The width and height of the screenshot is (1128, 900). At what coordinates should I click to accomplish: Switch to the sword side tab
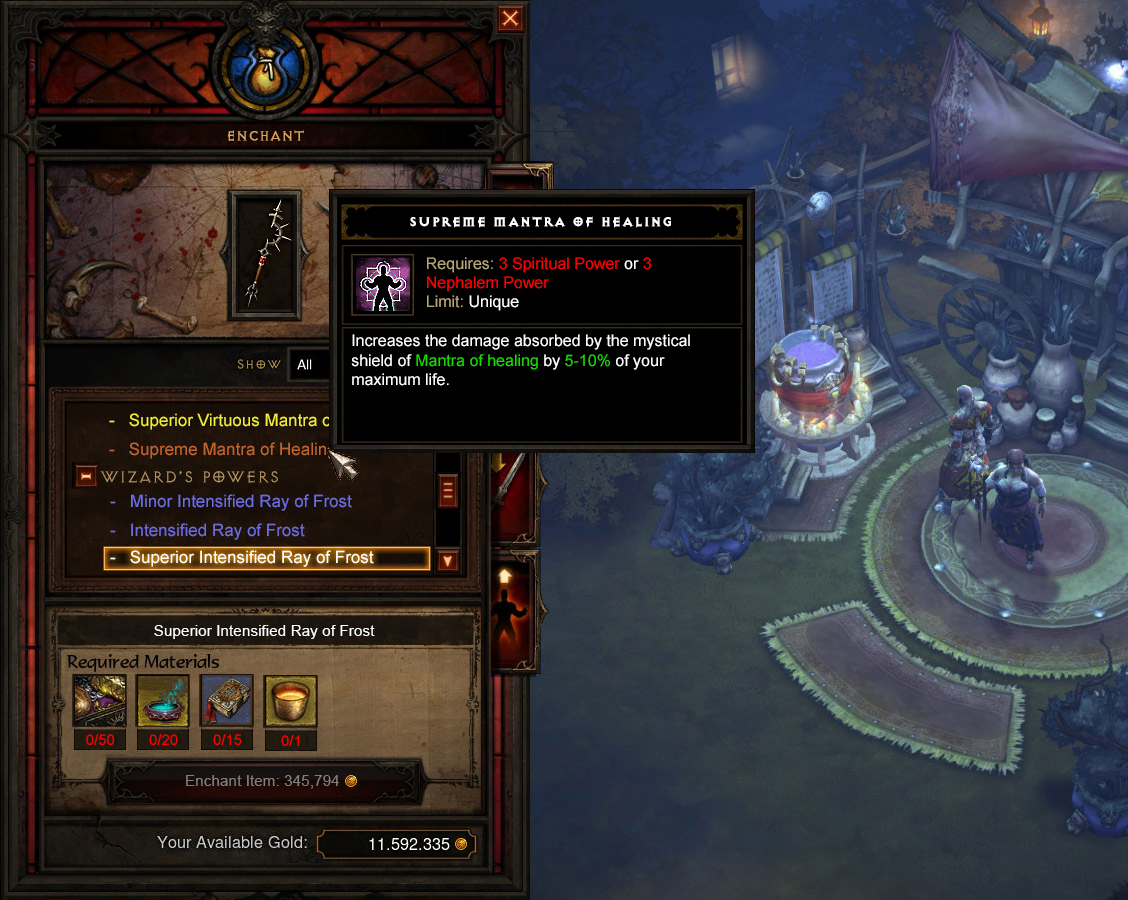click(509, 490)
